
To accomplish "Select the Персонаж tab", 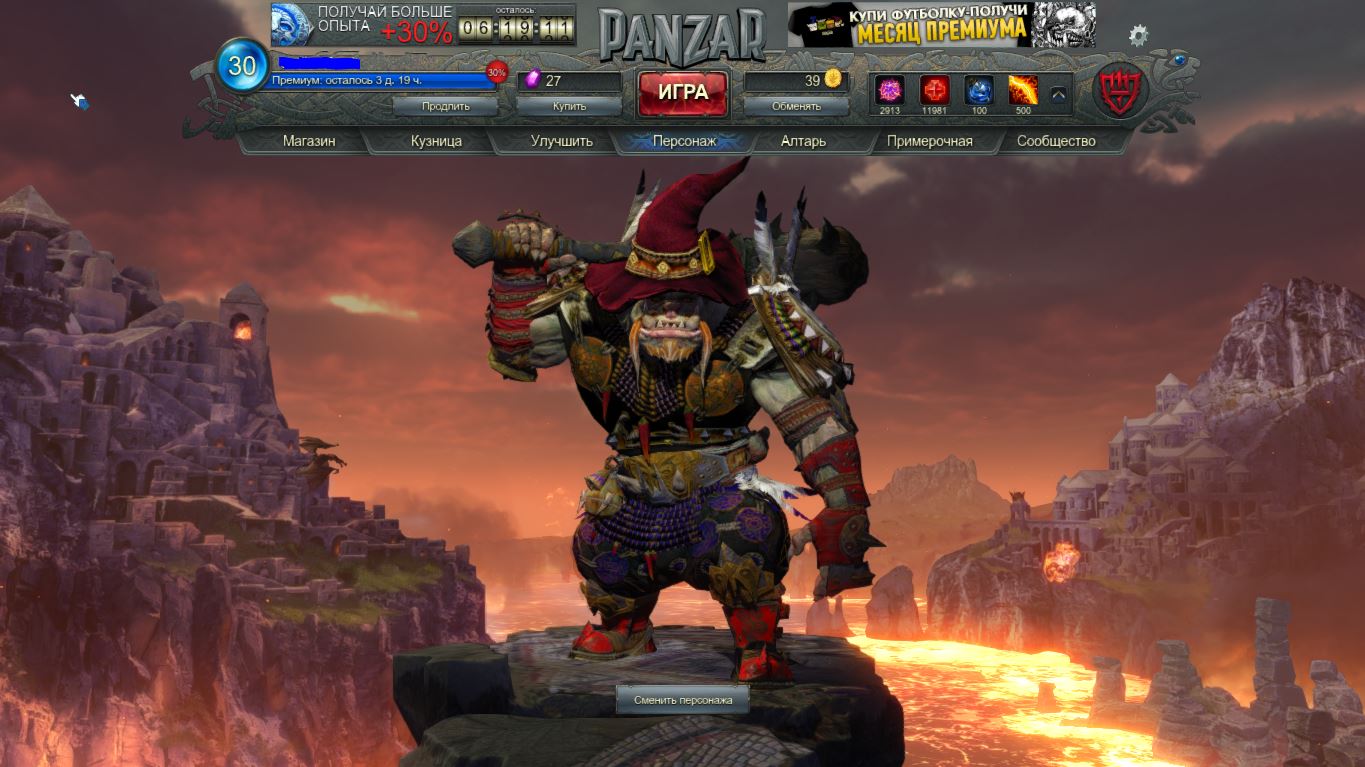I will point(684,141).
